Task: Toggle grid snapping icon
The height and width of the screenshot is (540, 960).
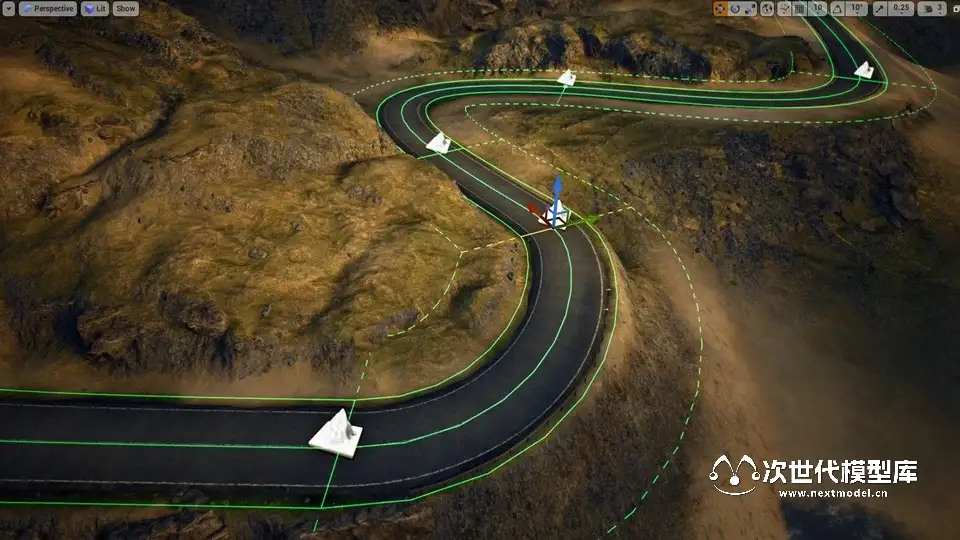Action: pos(799,8)
